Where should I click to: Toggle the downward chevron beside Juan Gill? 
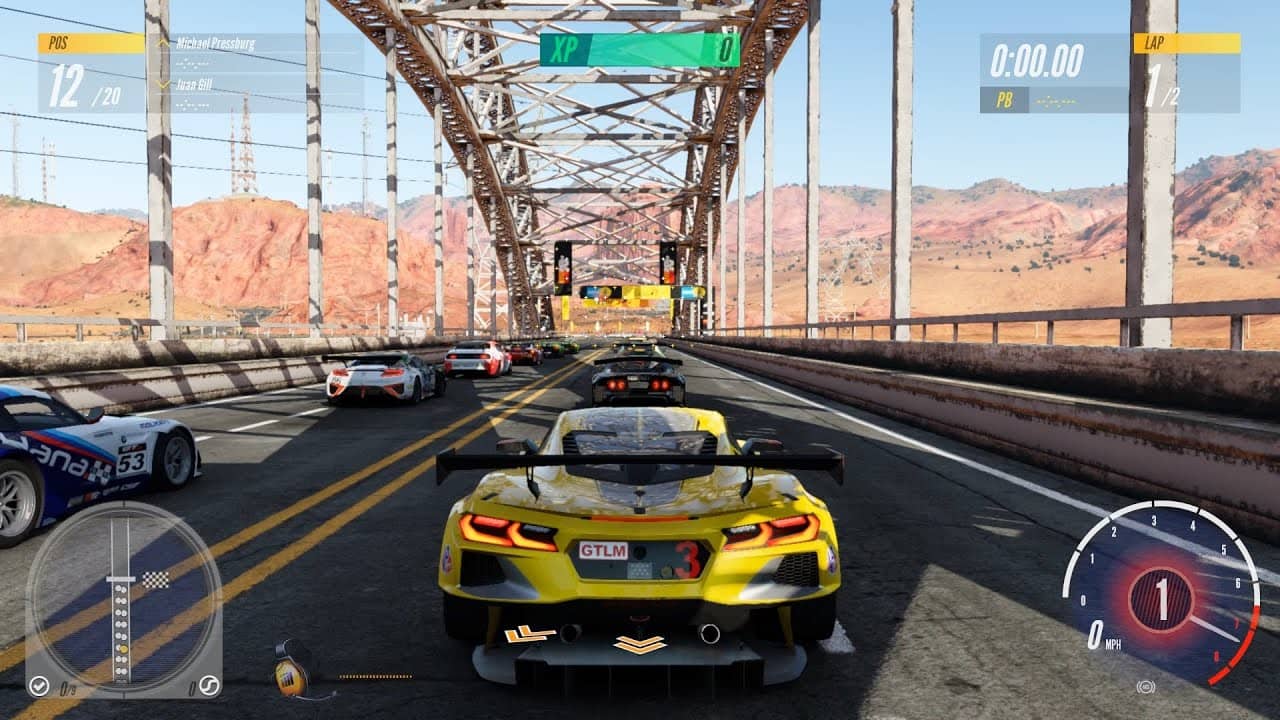(x=162, y=84)
